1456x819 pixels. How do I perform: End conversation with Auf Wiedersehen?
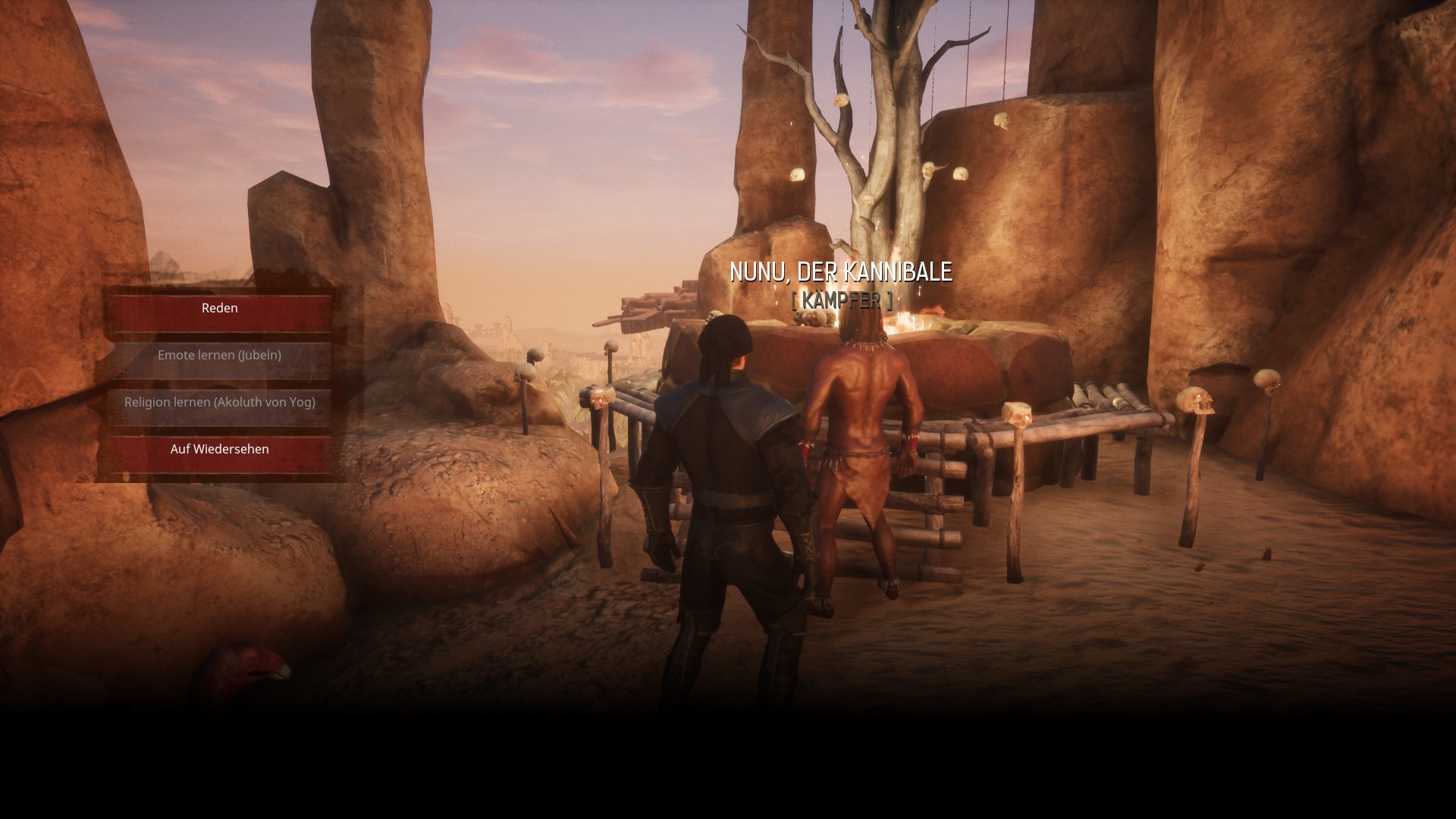click(x=219, y=450)
